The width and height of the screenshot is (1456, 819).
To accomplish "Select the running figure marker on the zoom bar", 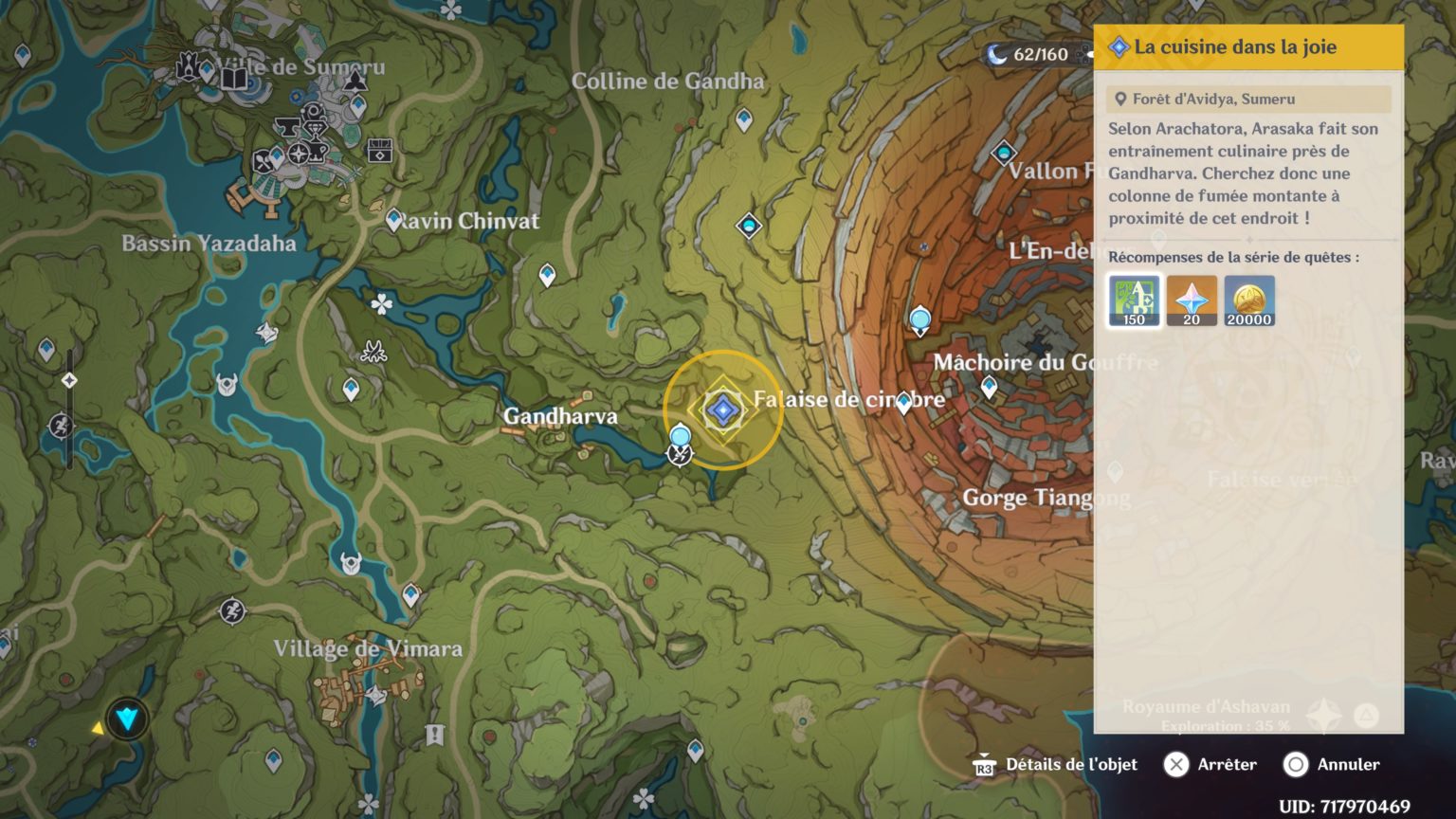I will tap(61, 424).
